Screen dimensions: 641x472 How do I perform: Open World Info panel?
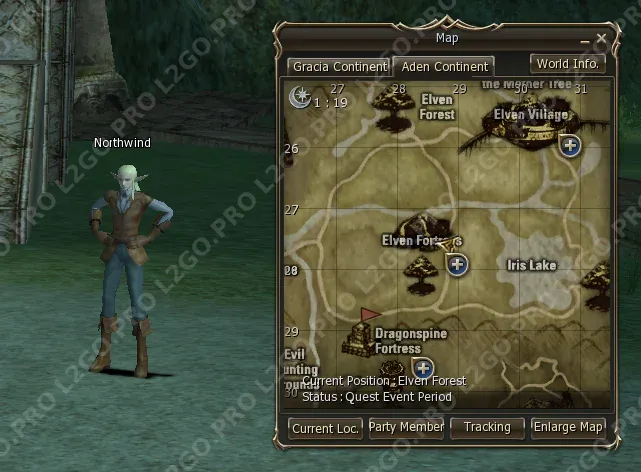[567, 64]
